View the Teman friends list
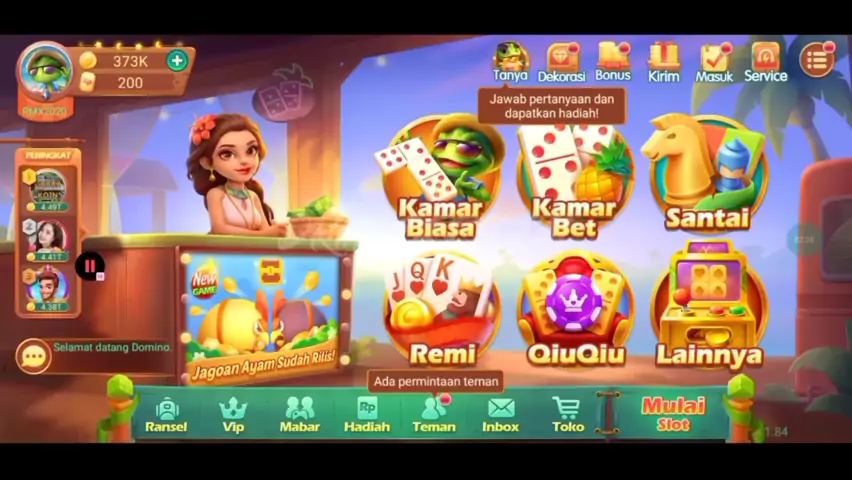This screenshot has width=852, height=480. pyautogui.click(x=434, y=414)
